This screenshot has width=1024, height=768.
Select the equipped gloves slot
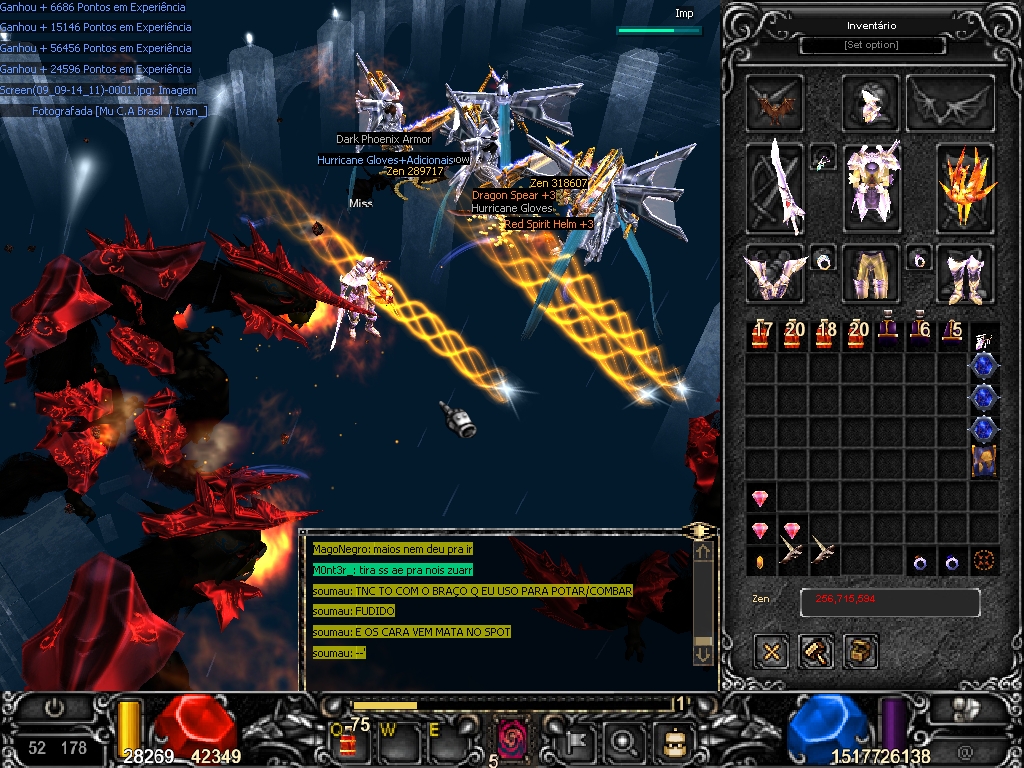click(x=776, y=275)
